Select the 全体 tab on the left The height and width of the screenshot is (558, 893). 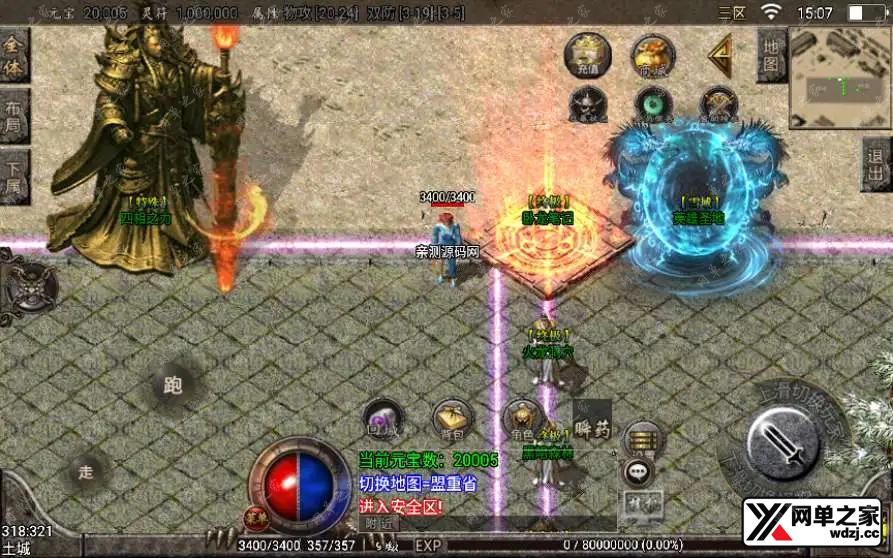(13, 56)
